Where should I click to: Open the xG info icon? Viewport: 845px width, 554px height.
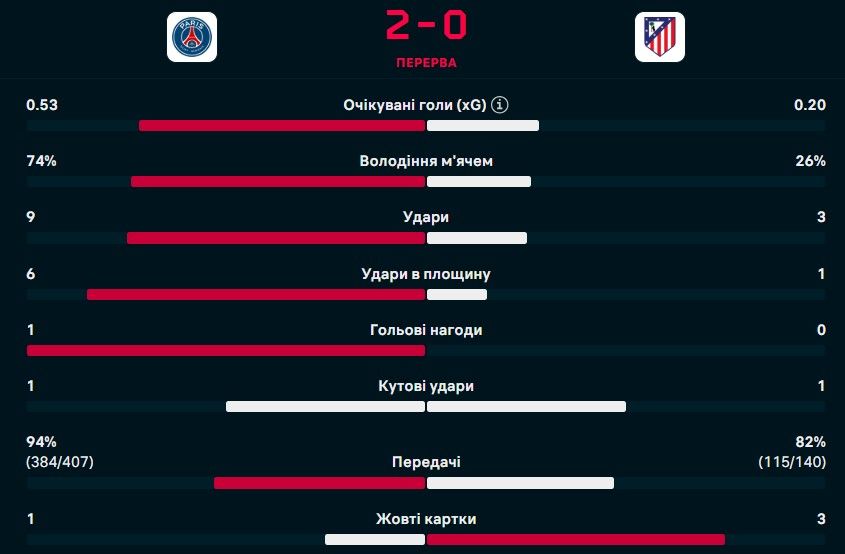coord(501,105)
